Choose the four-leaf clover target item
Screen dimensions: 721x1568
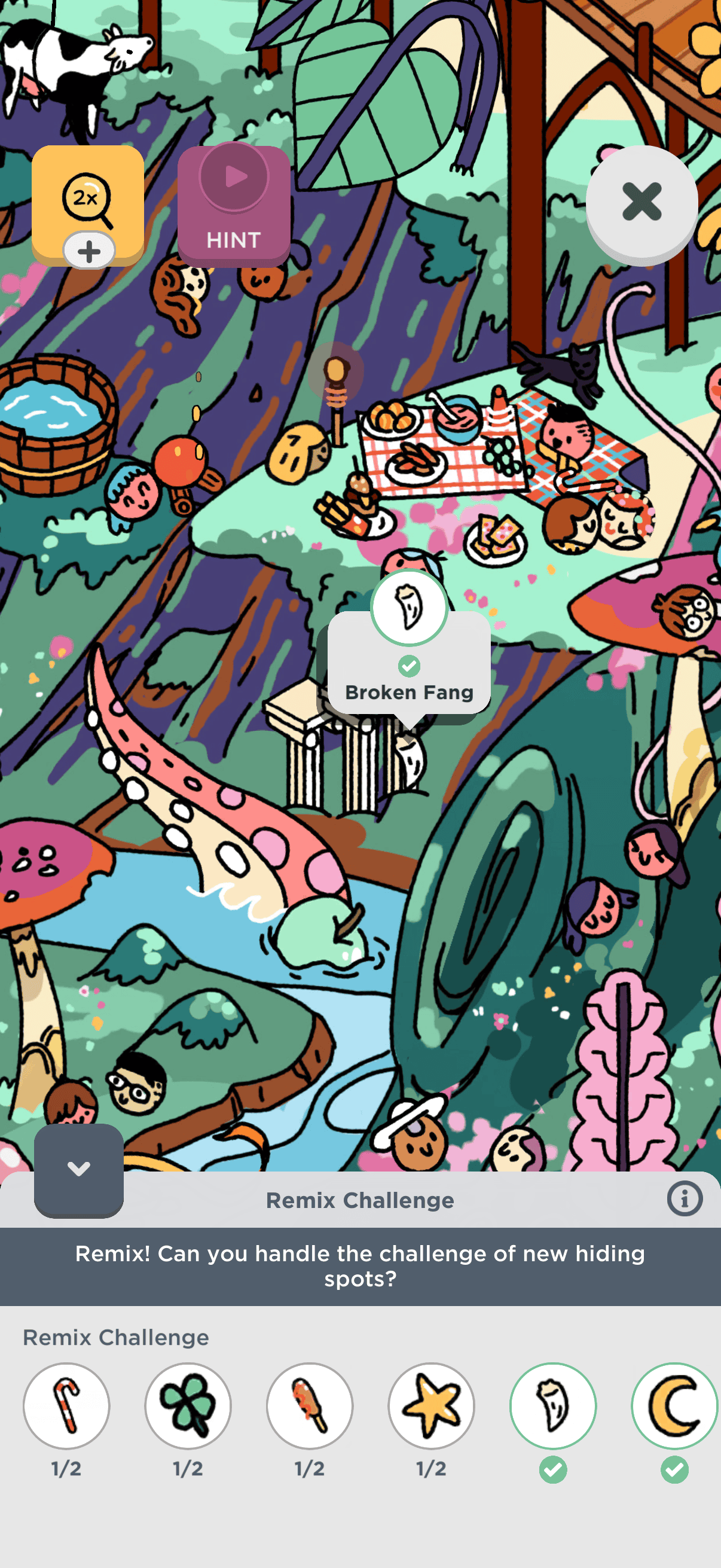[x=188, y=1405]
